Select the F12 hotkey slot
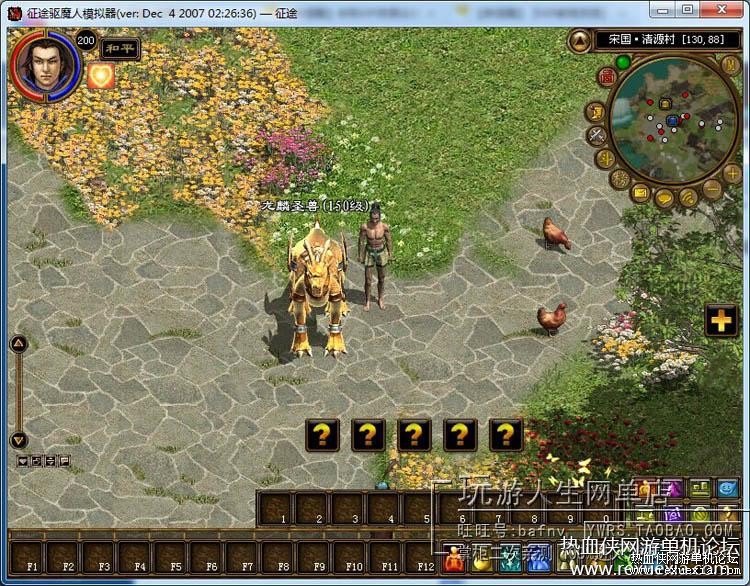The height and width of the screenshot is (586, 750). click(x=425, y=557)
